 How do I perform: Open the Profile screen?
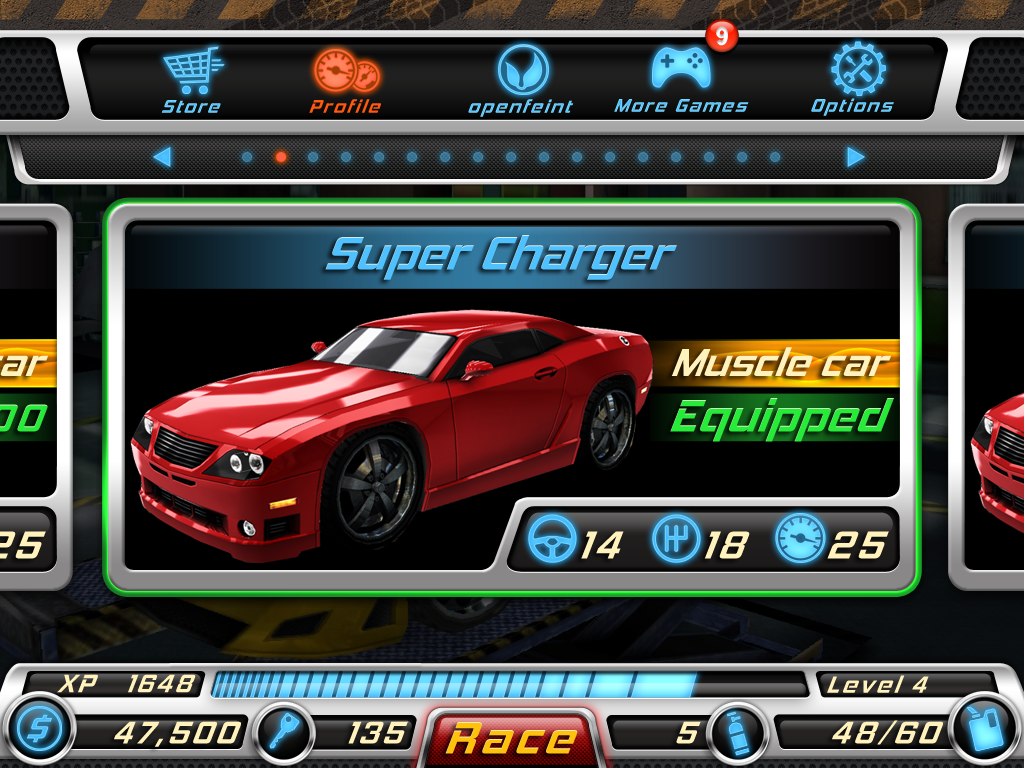pos(345,80)
